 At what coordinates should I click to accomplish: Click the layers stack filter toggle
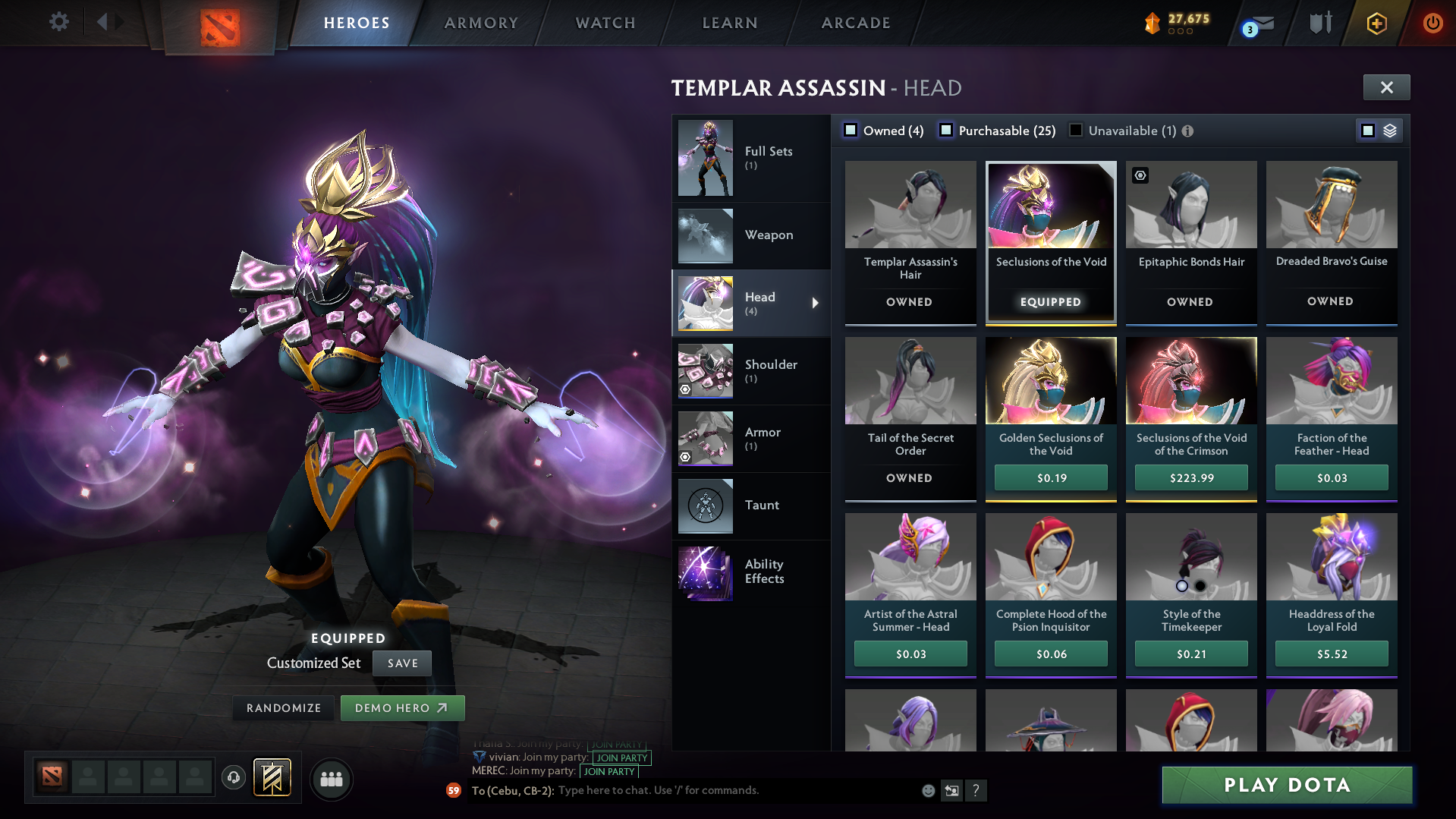(x=1389, y=130)
